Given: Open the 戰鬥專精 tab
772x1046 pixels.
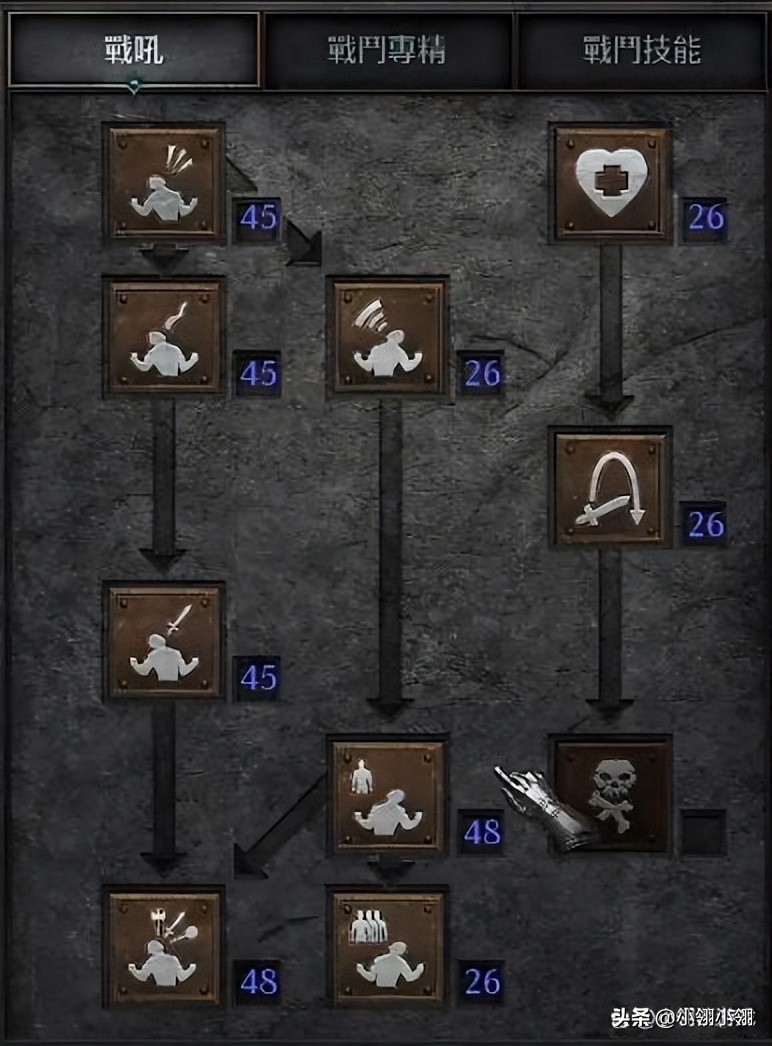Looking at the screenshot, I should tap(387, 51).
